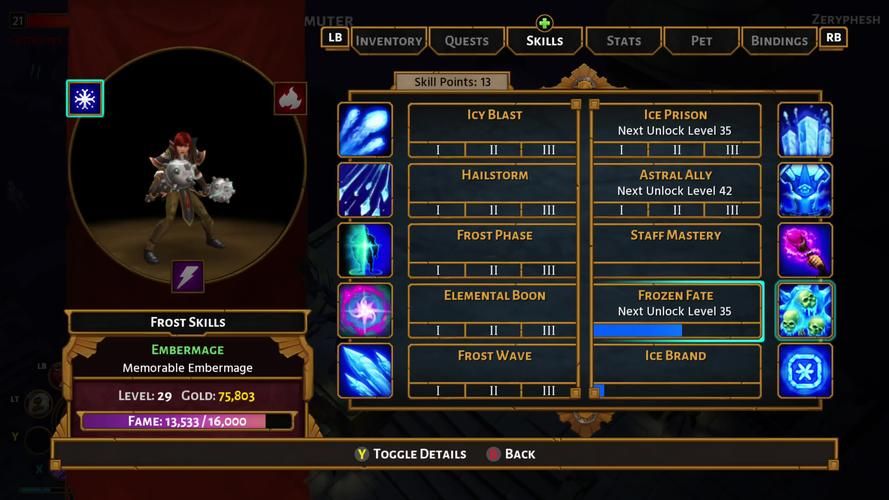Open the Storm skill tree lightning icon
Screen dimensions: 889x500
pos(188,276)
